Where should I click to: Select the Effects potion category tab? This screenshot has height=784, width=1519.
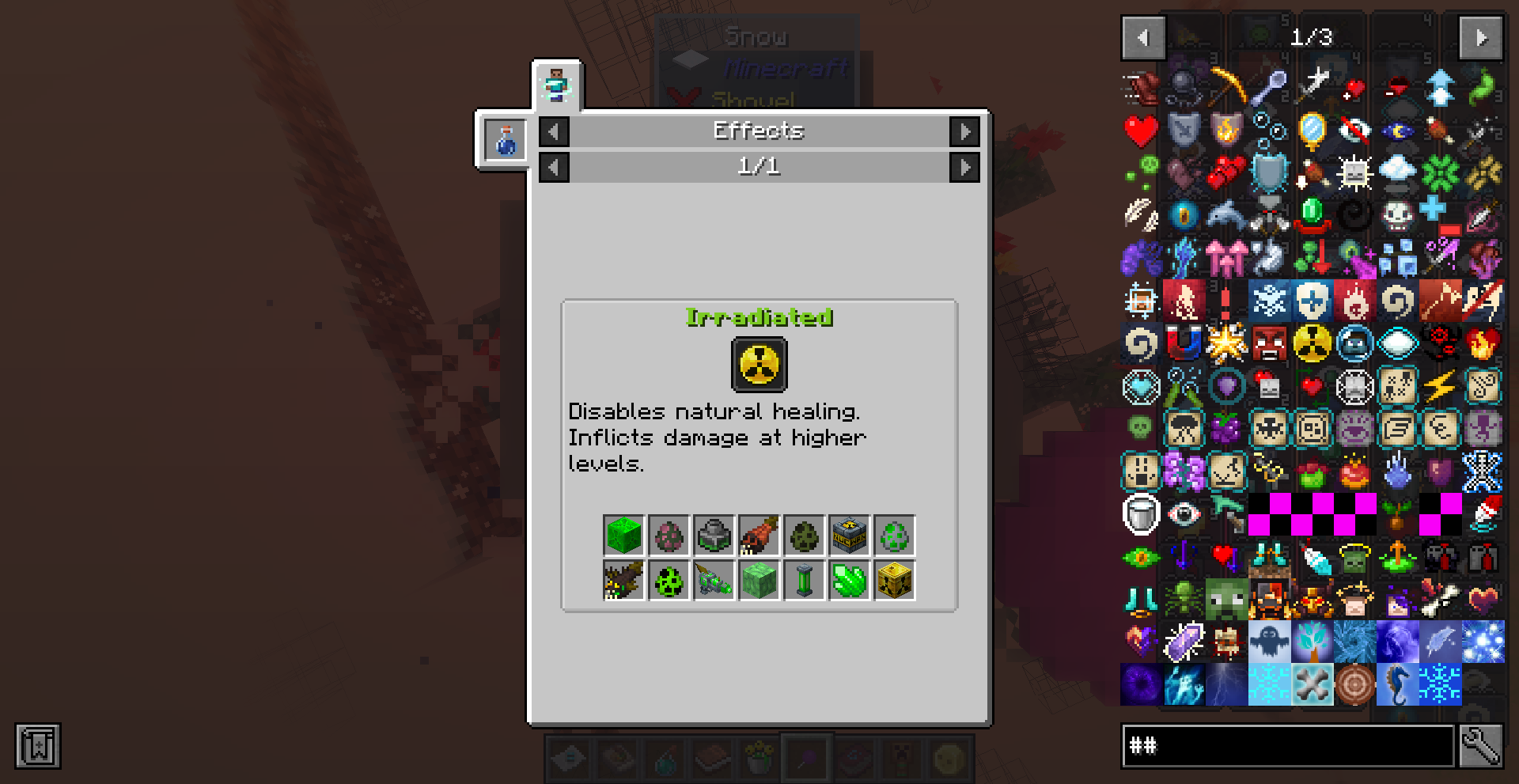[506, 141]
